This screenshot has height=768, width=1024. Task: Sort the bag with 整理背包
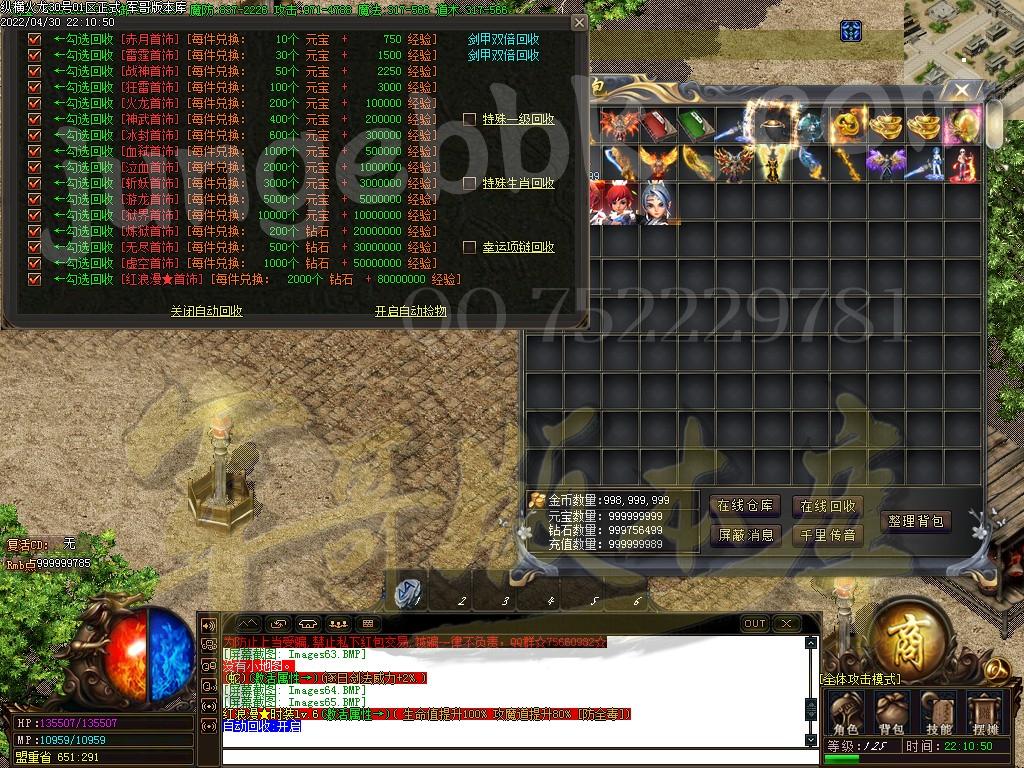(x=915, y=521)
